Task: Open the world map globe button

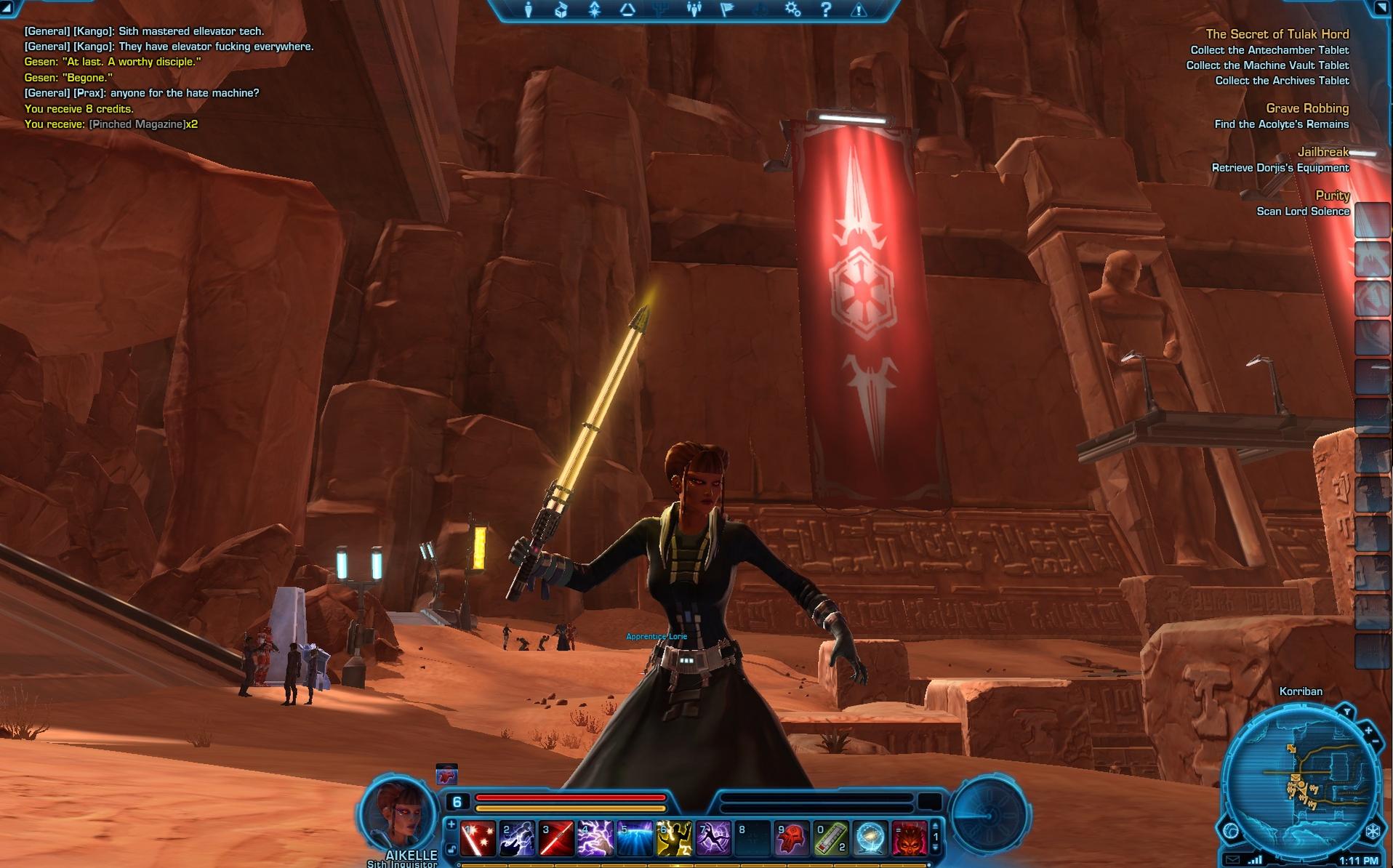Action: click(1230, 830)
